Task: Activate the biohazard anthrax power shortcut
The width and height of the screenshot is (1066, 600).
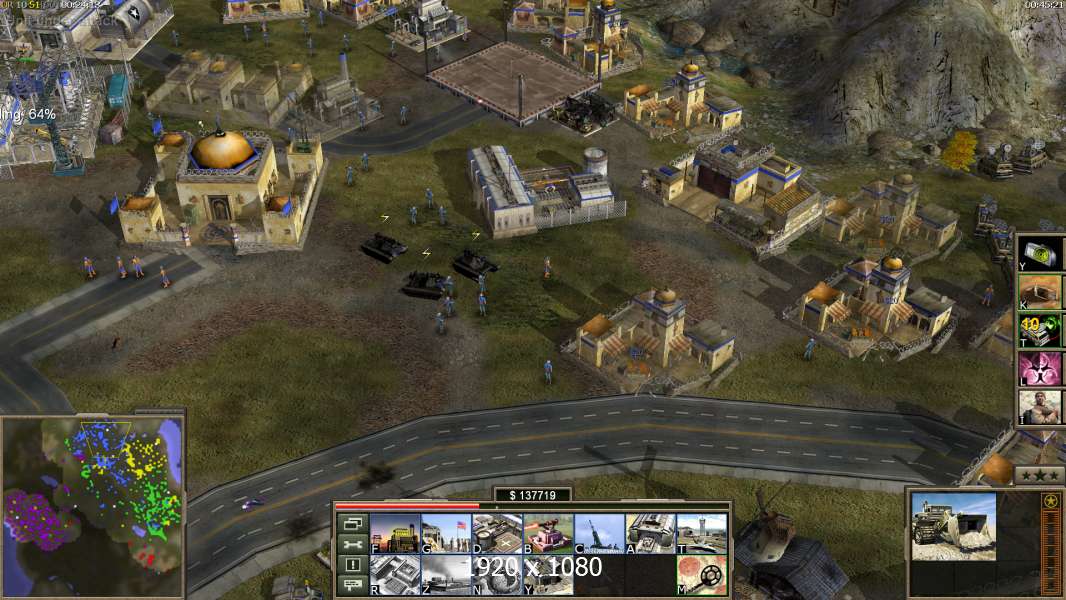Action: [x=1040, y=369]
